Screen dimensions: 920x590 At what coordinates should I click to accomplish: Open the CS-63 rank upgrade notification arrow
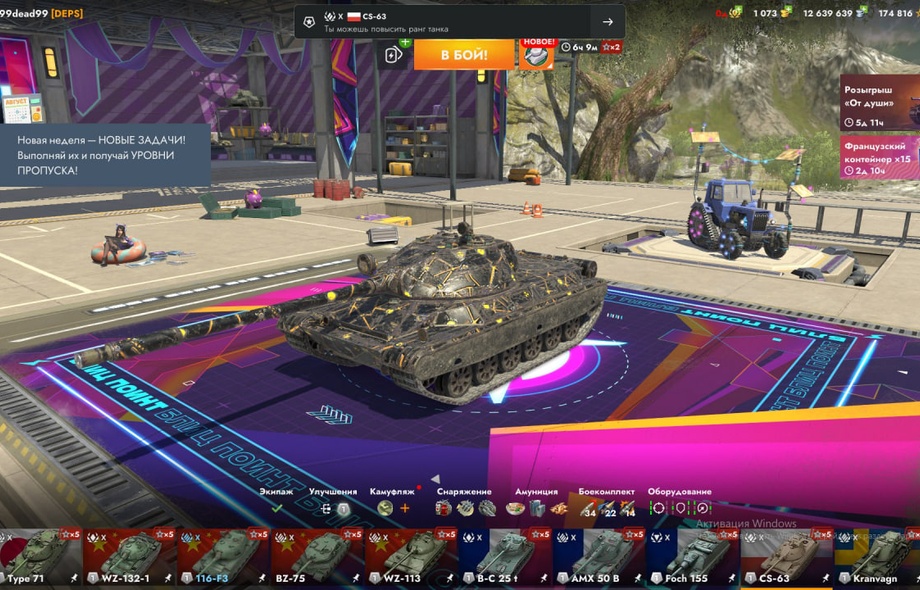[x=607, y=22]
